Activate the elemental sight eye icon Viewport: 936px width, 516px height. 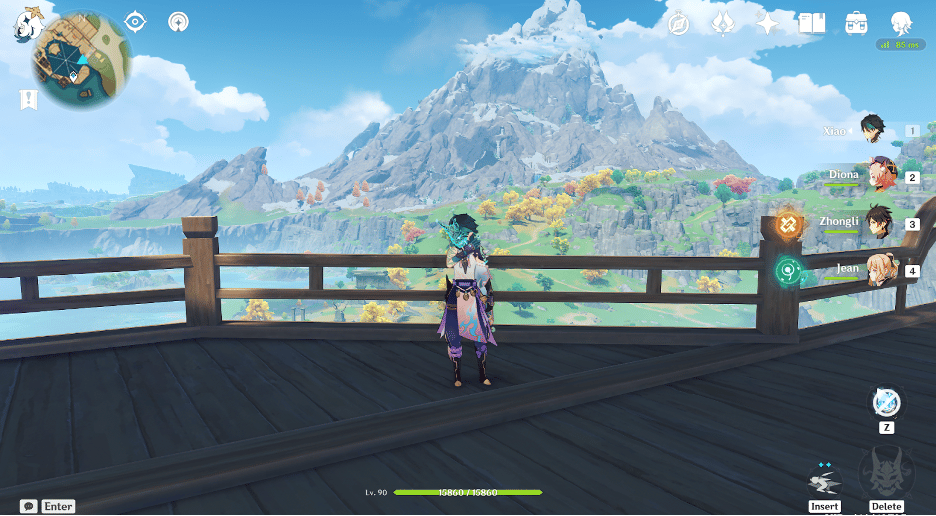[x=135, y=21]
